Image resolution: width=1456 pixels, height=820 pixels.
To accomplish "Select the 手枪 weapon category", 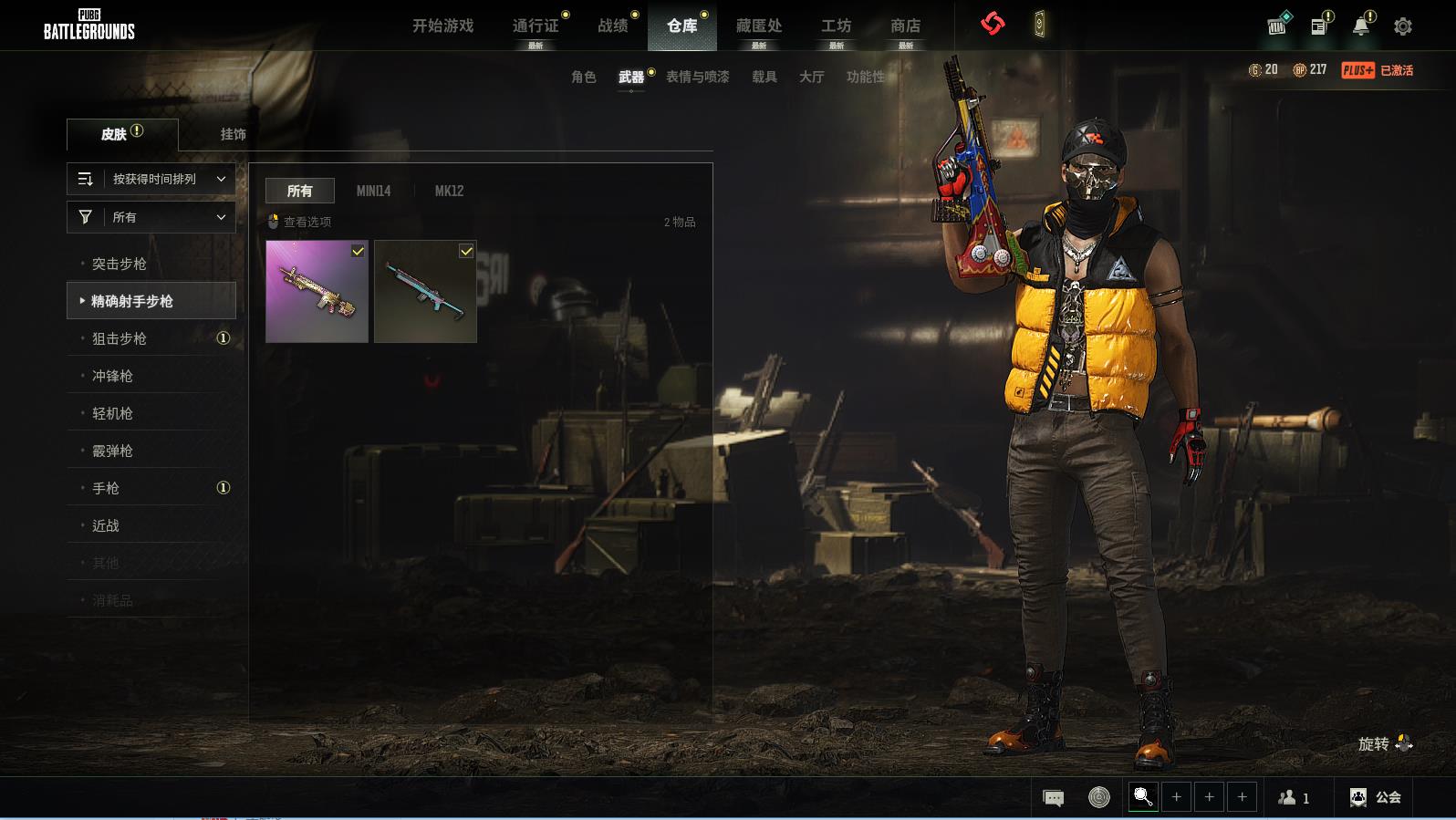I will (106, 488).
